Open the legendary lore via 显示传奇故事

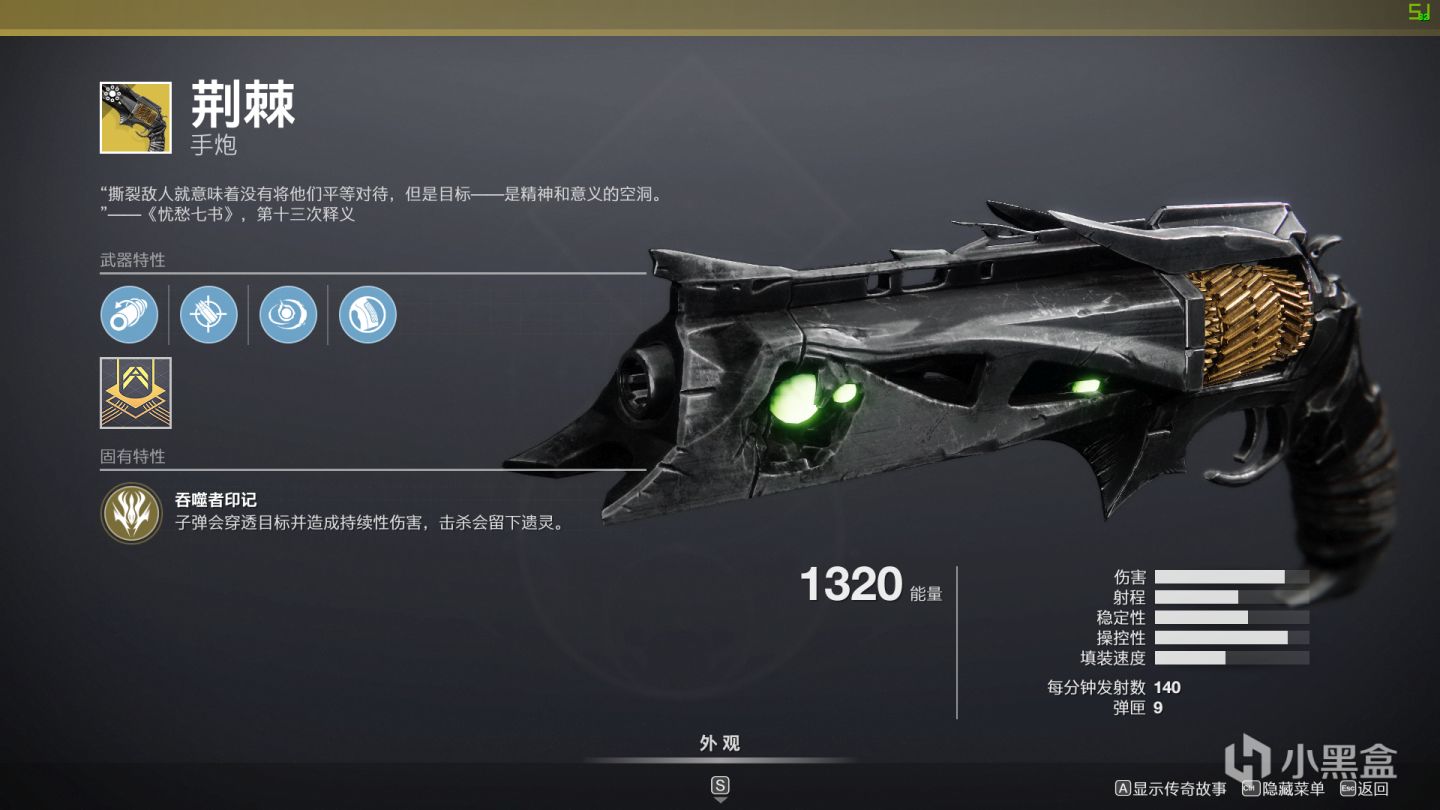coord(1173,787)
